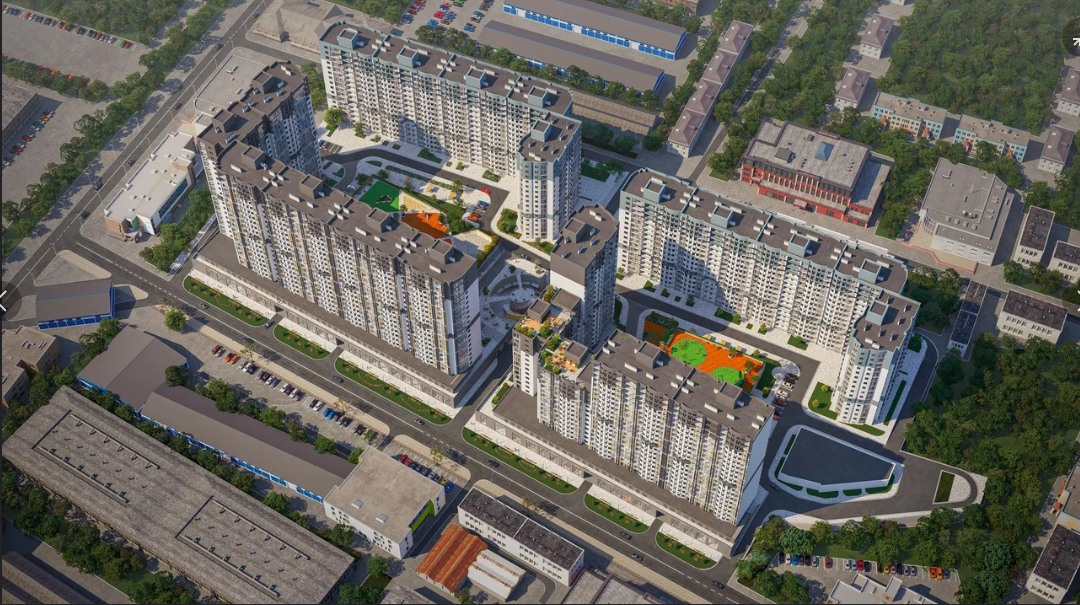Go to the previous image with the left arrow
The width and height of the screenshot is (1080, 605).
5,300
